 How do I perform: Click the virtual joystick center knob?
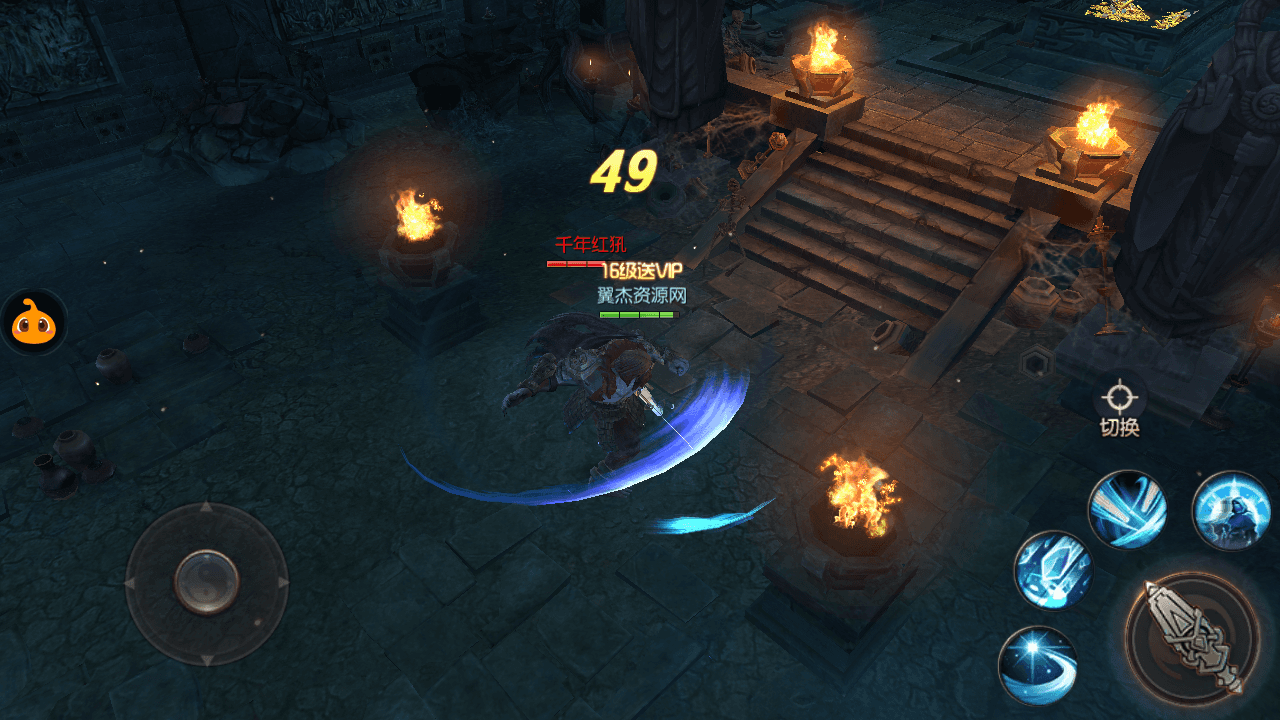pos(207,581)
